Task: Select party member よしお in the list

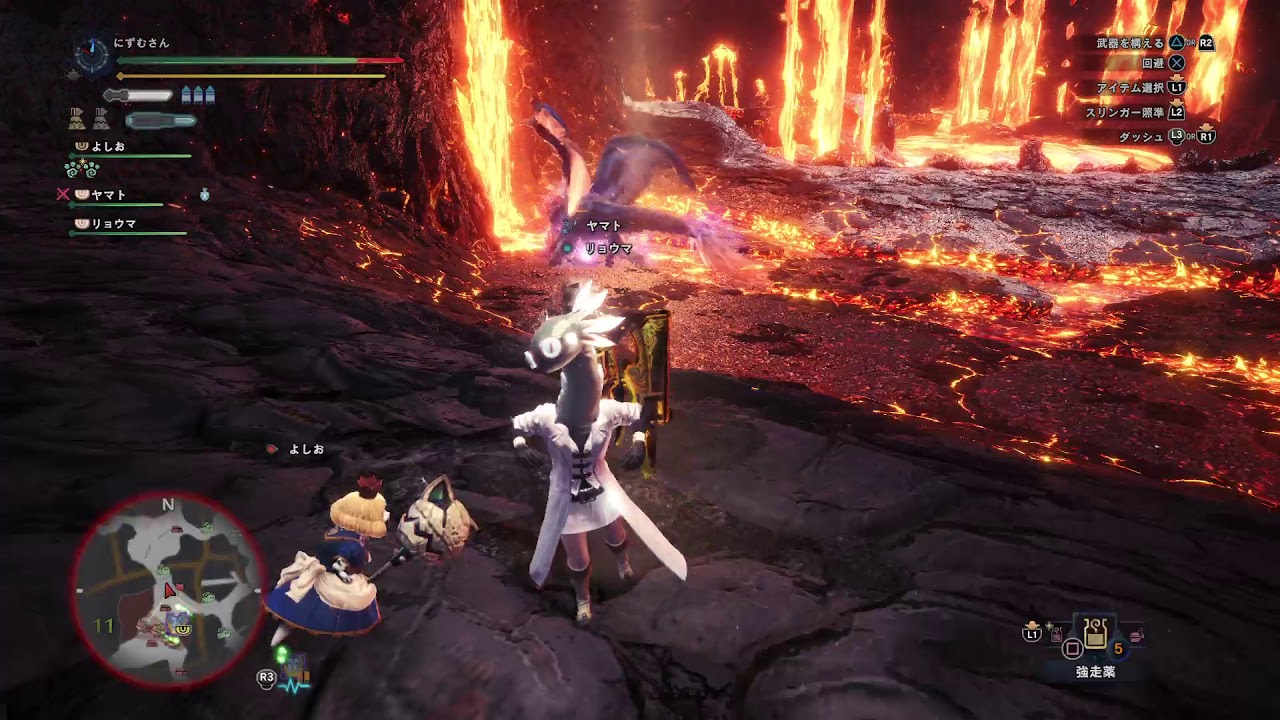Action: [108, 146]
